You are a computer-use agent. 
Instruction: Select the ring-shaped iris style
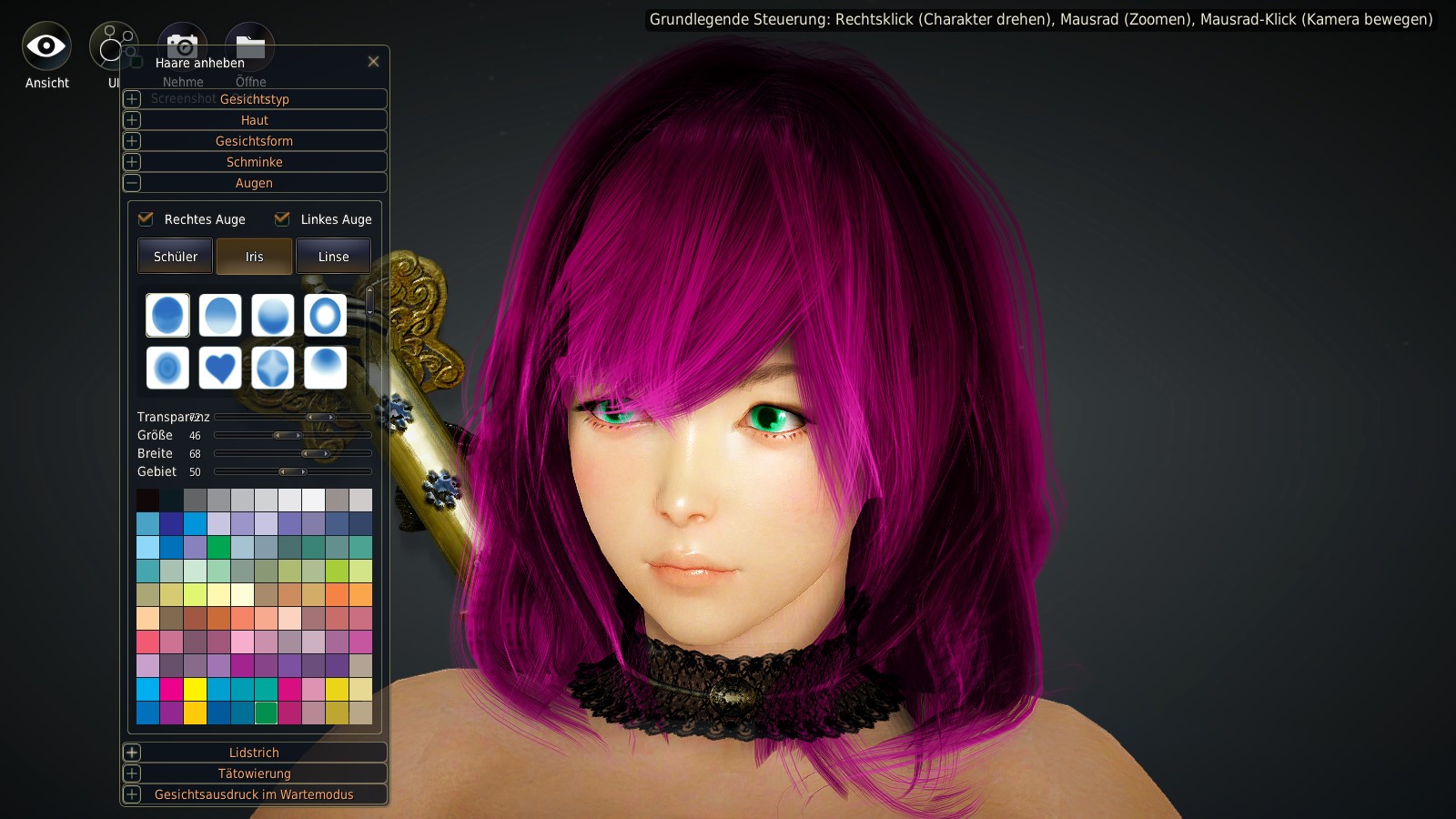point(325,316)
